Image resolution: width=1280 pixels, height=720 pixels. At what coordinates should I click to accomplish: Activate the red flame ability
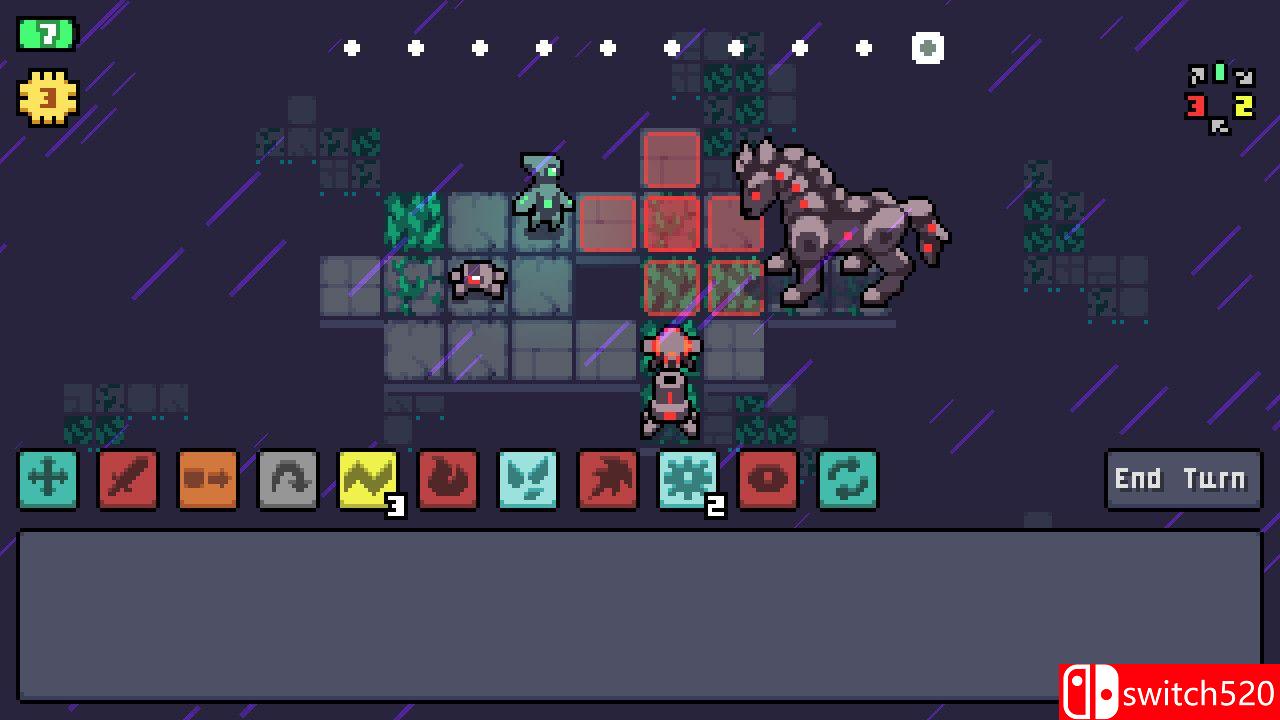click(x=448, y=480)
